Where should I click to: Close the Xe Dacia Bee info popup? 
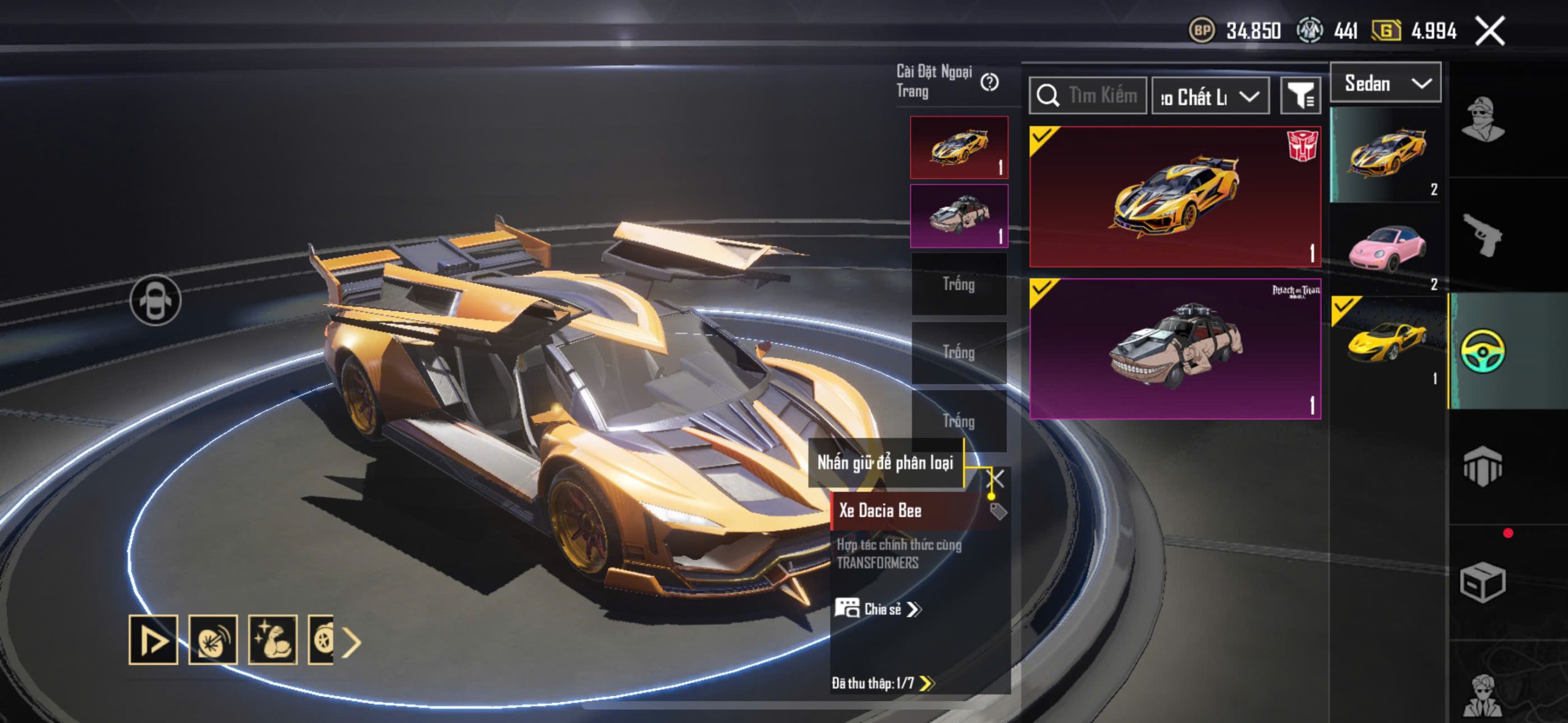click(x=997, y=478)
